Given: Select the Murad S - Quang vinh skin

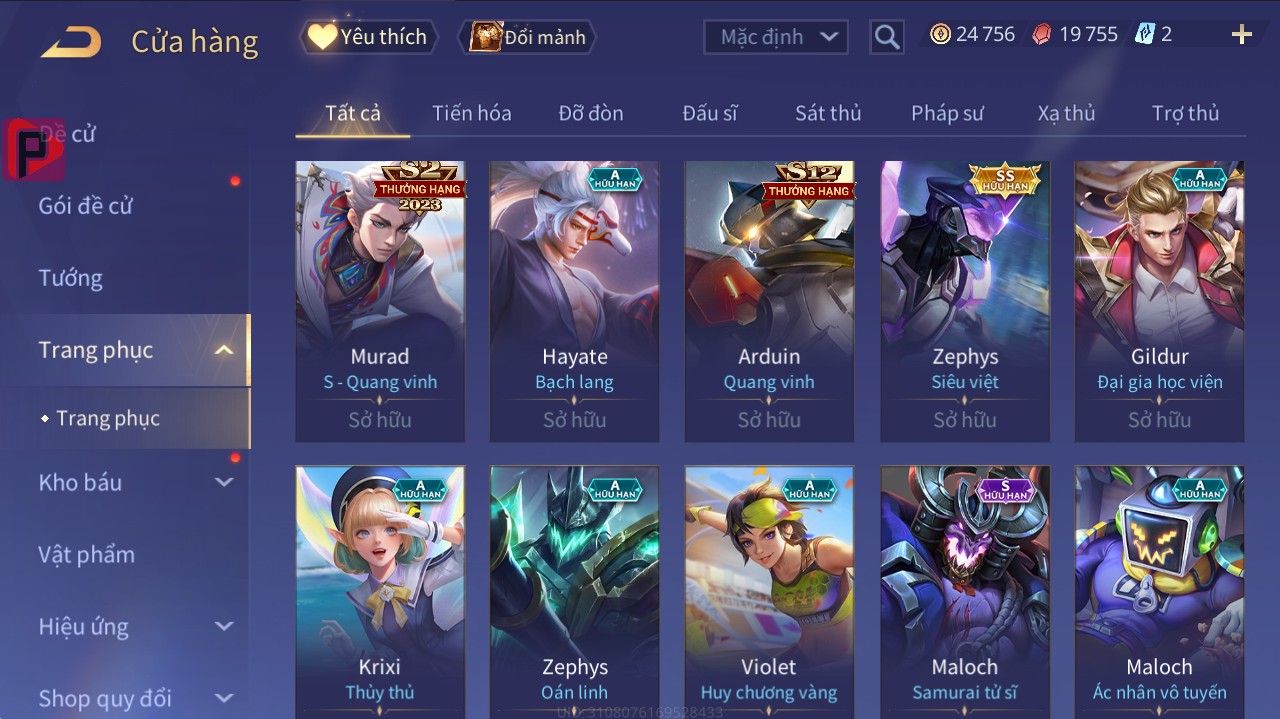Looking at the screenshot, I should pyautogui.click(x=380, y=300).
